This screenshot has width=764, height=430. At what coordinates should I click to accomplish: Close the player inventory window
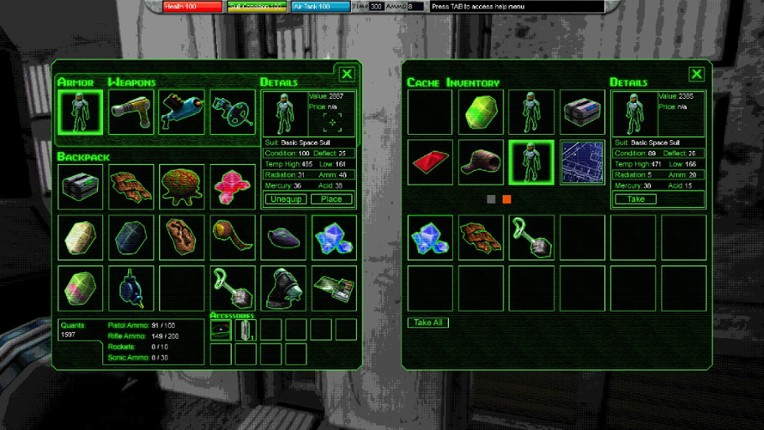346,74
